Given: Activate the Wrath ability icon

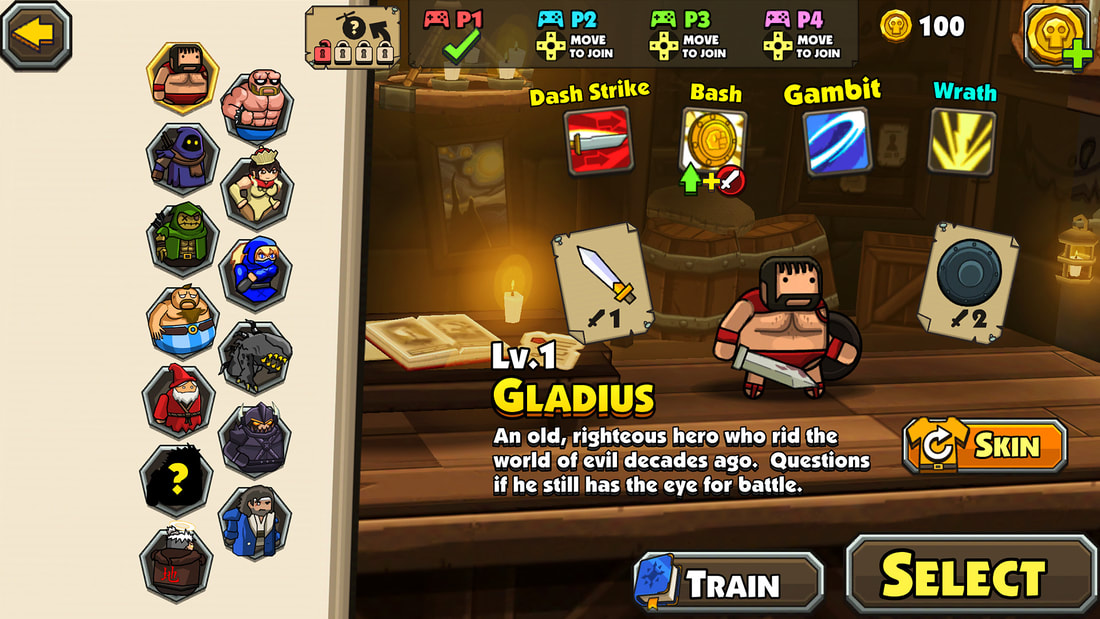Looking at the screenshot, I should coord(963,140).
